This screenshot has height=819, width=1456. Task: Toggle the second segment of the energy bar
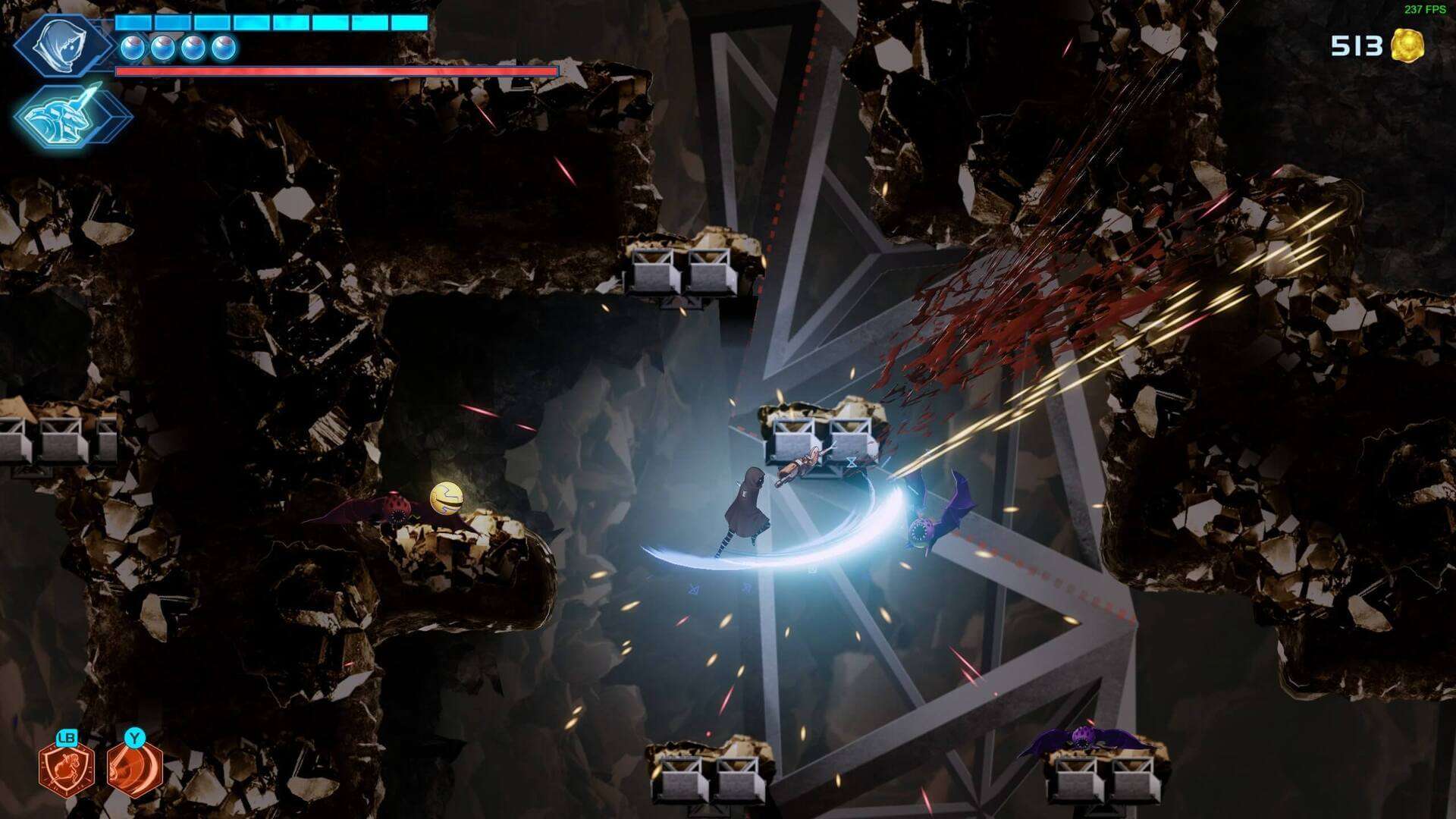coord(173,22)
